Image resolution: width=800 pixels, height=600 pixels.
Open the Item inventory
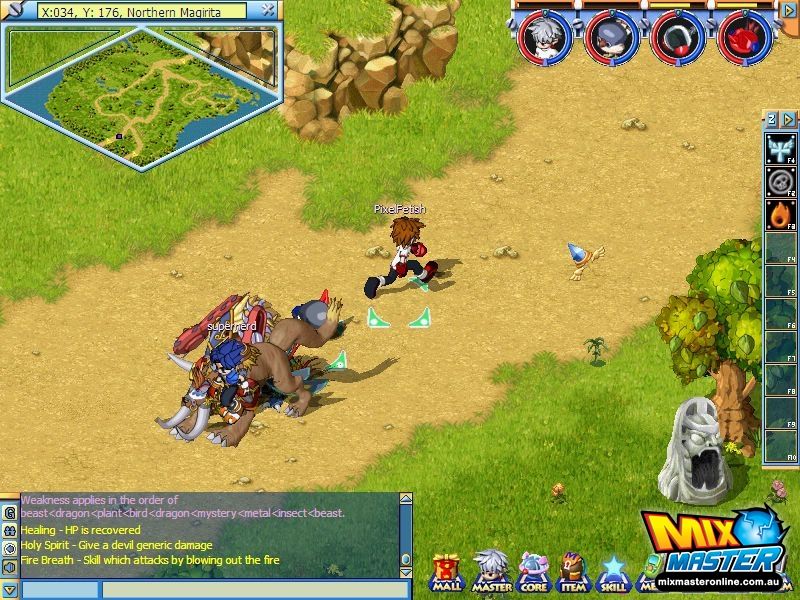[x=573, y=572]
